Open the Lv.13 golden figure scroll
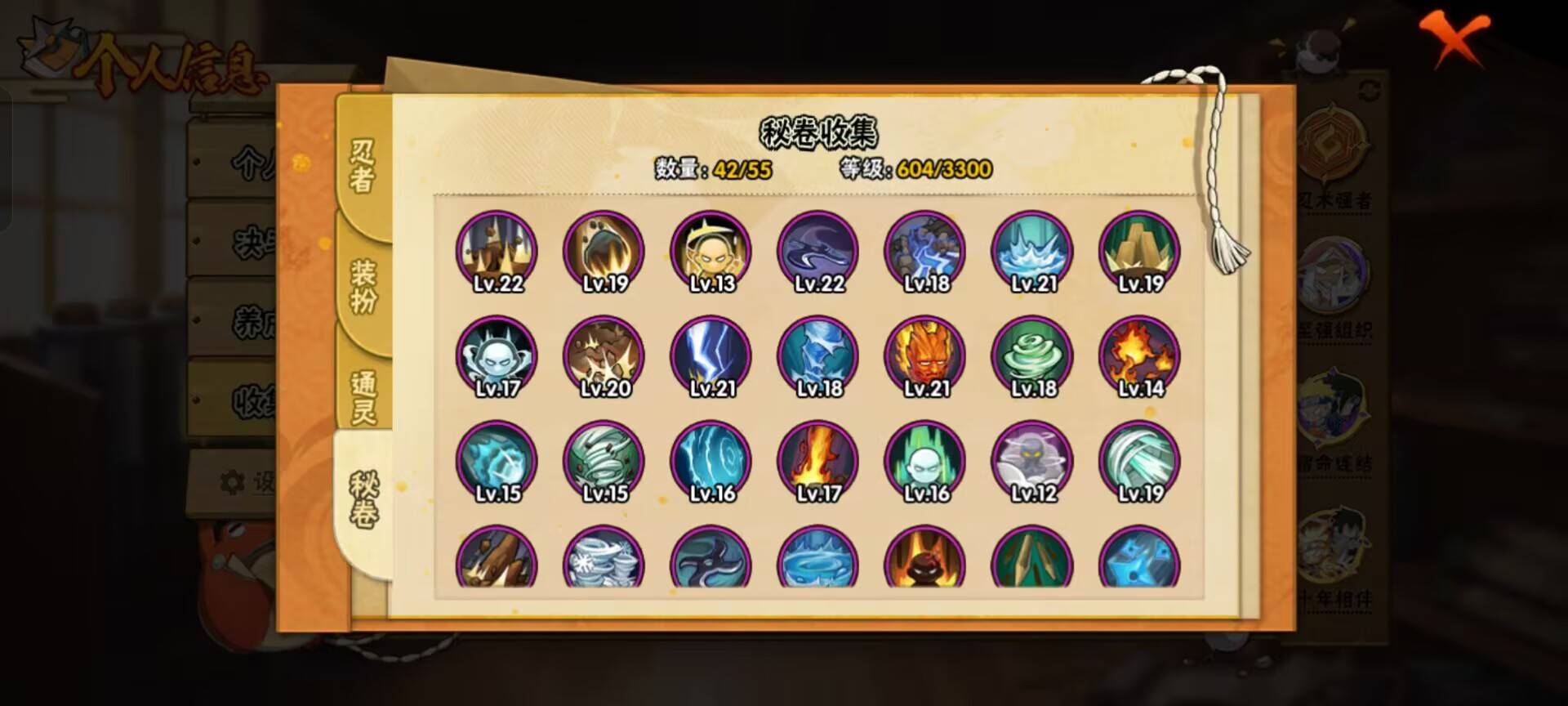This screenshot has height=706, width=1568. point(710,251)
